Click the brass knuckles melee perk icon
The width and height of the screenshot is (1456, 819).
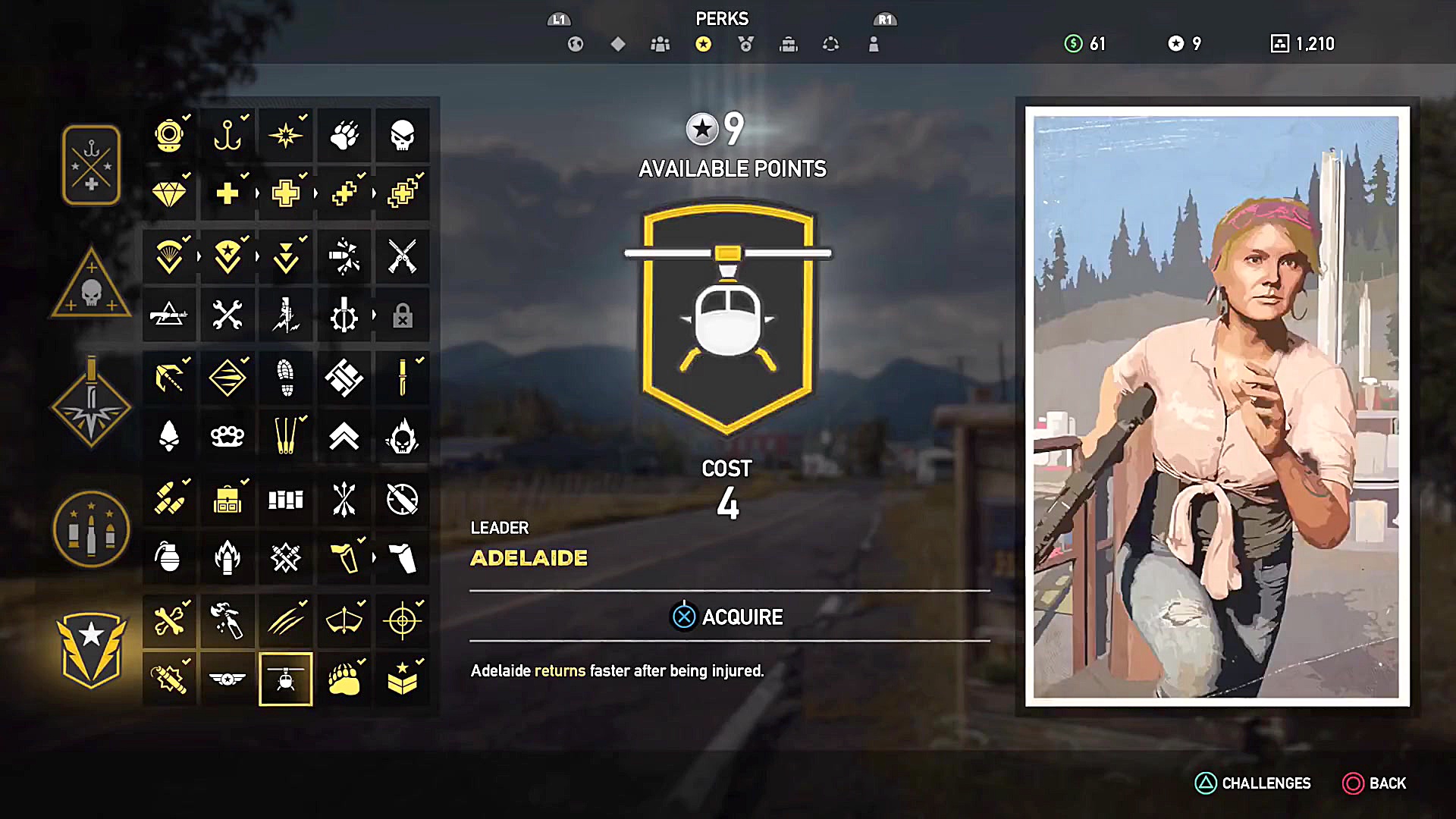[227, 436]
